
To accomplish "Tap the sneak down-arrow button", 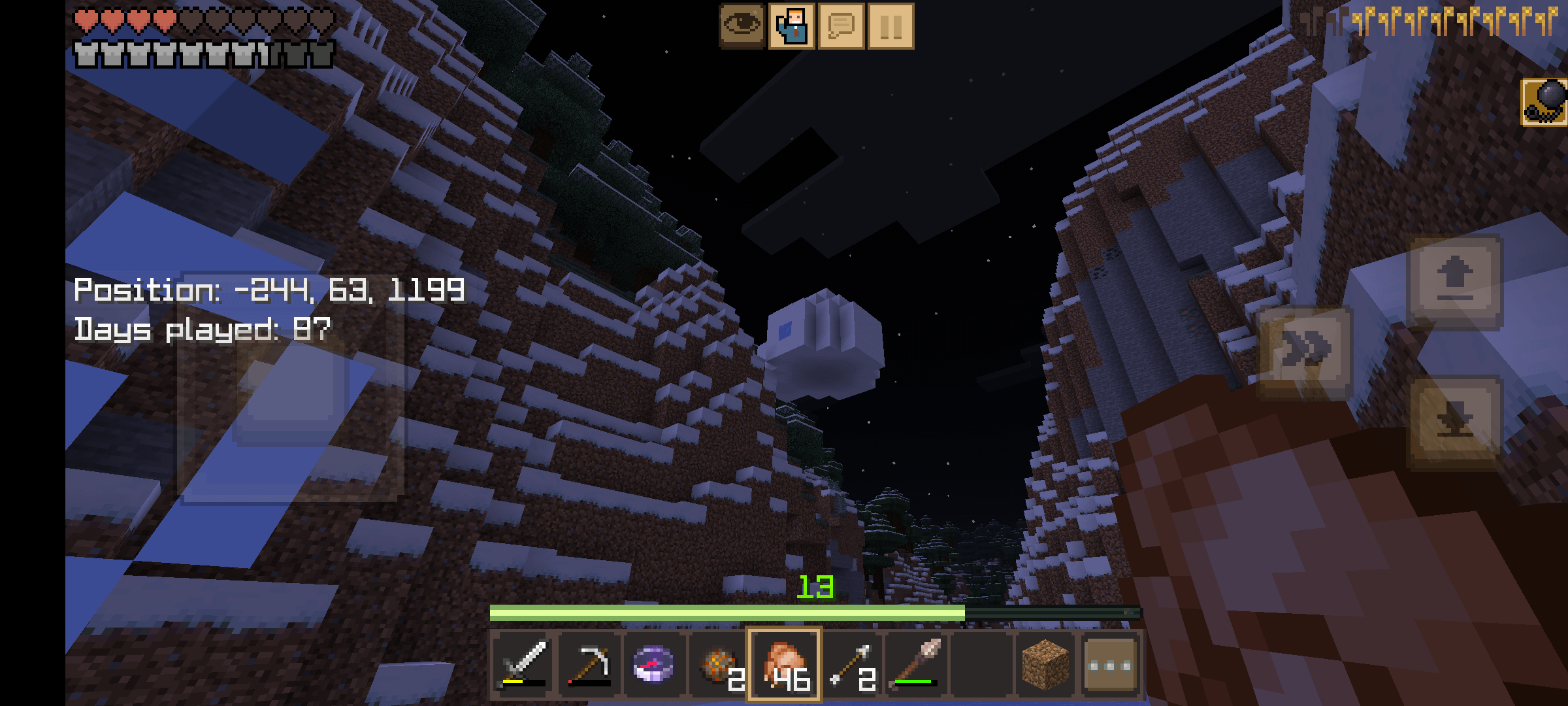I will pyautogui.click(x=1455, y=422).
